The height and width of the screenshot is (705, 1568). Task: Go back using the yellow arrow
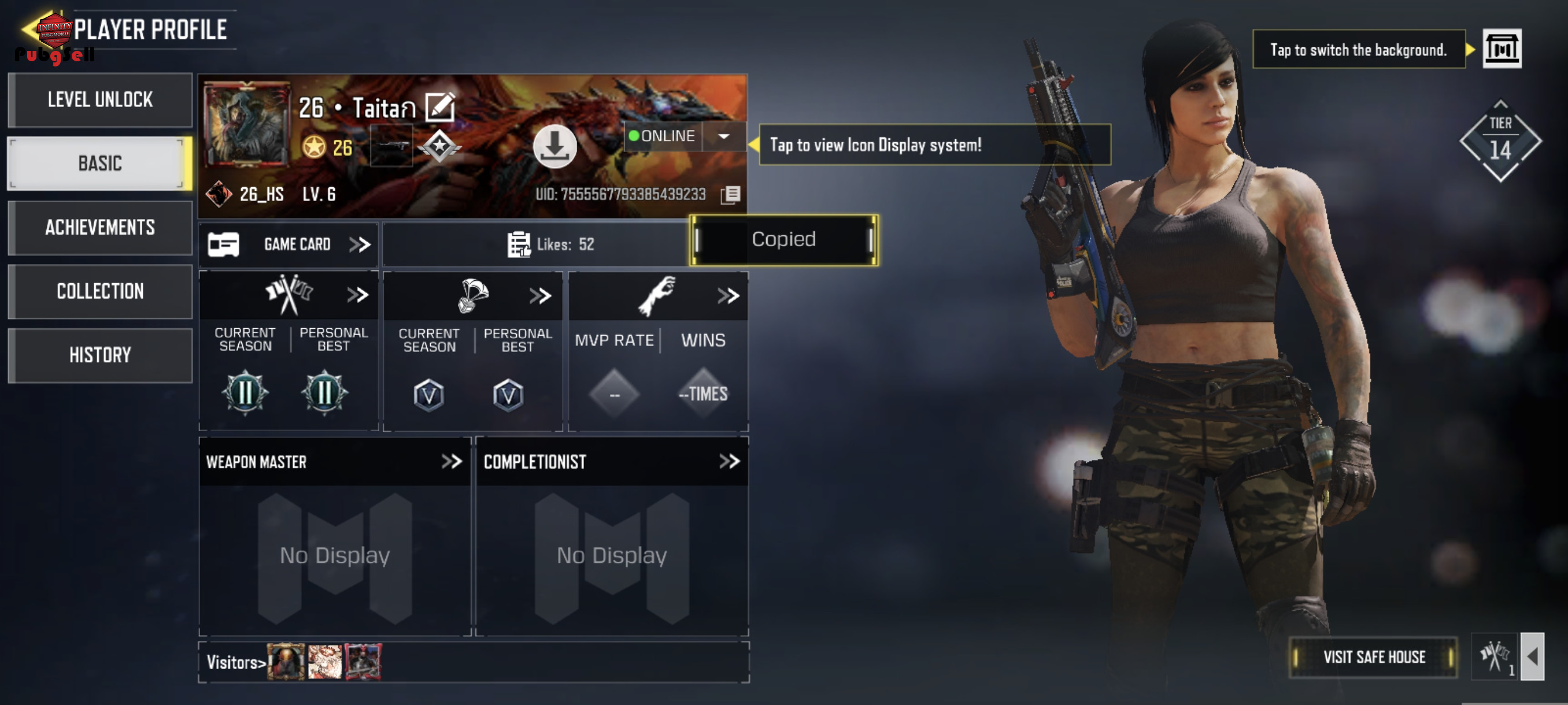pyautogui.click(x=31, y=28)
